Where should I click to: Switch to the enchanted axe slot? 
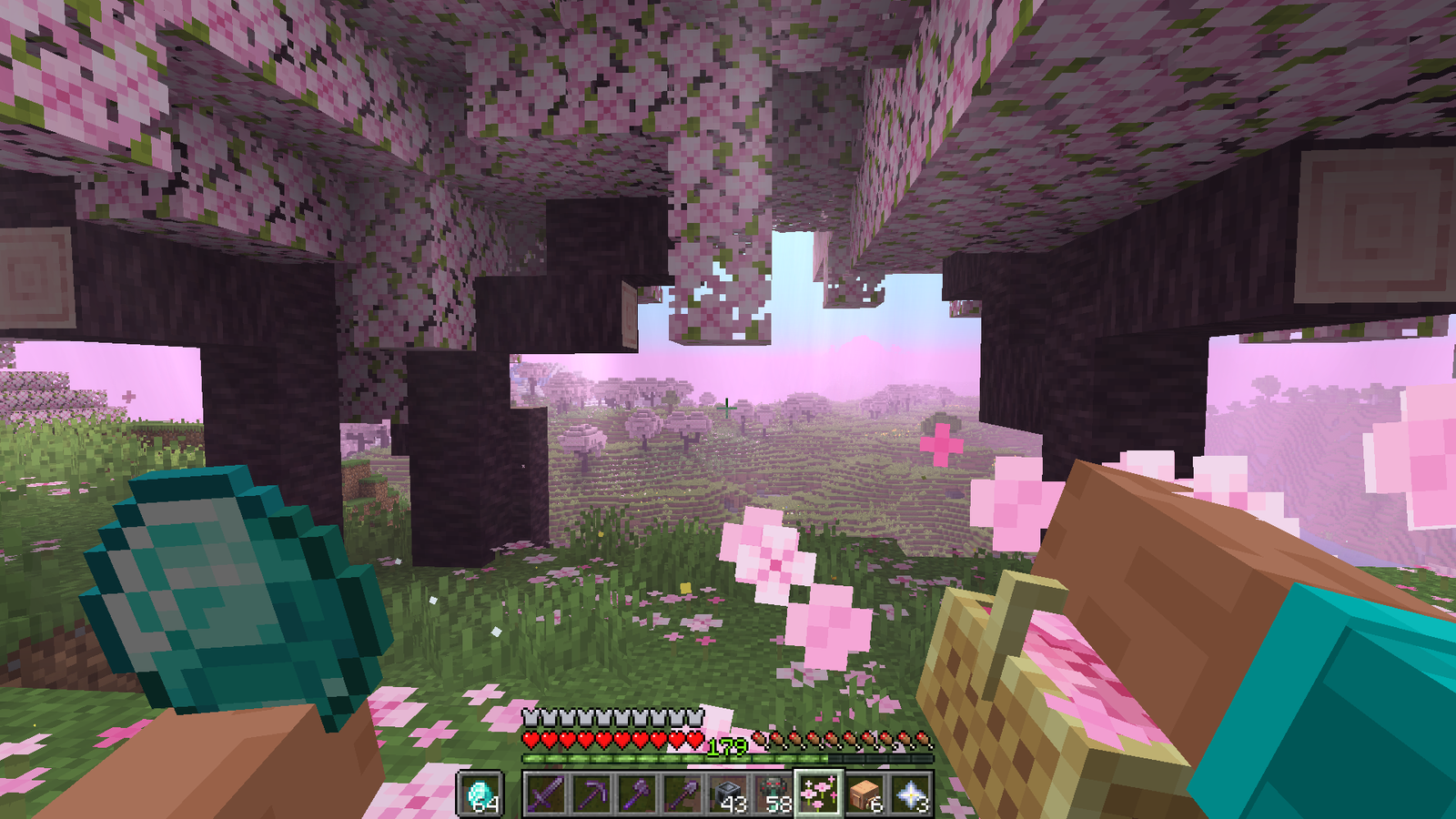[x=637, y=794]
